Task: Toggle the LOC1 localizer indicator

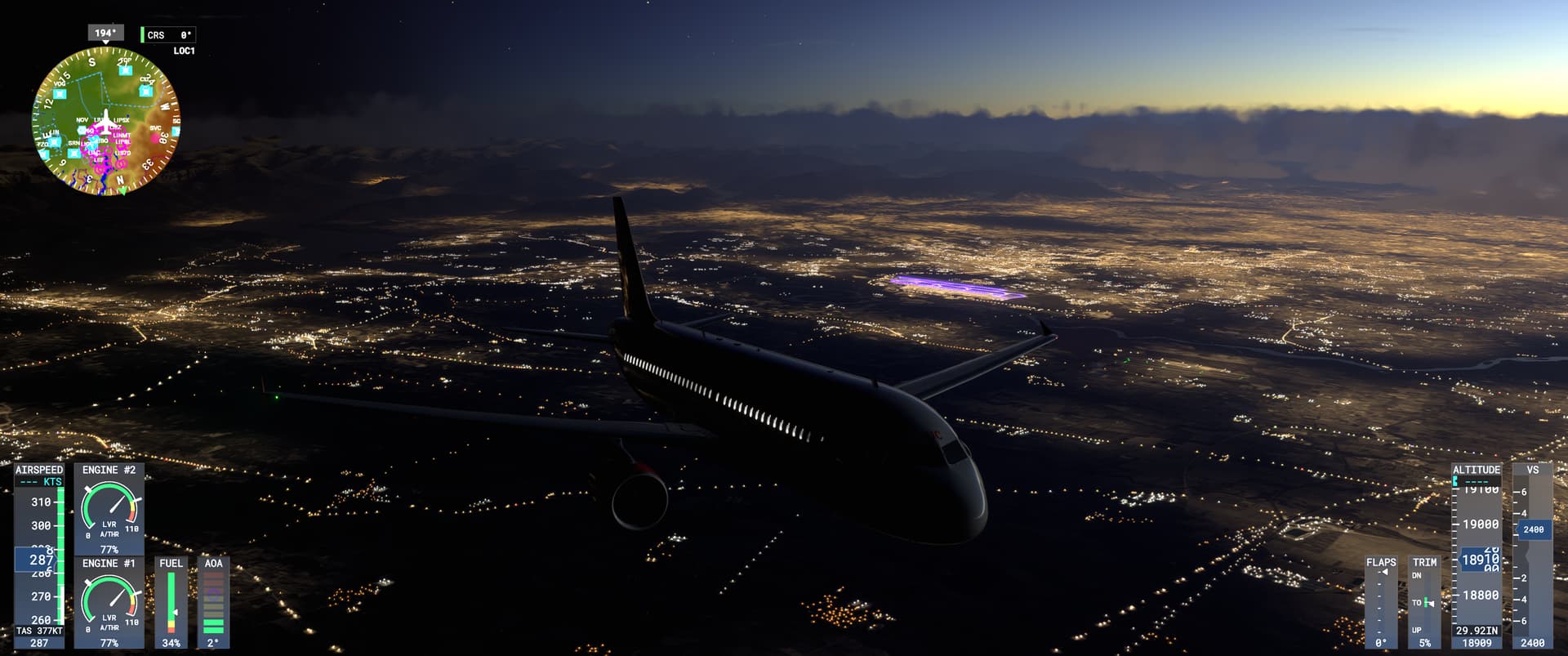Action: (183, 51)
